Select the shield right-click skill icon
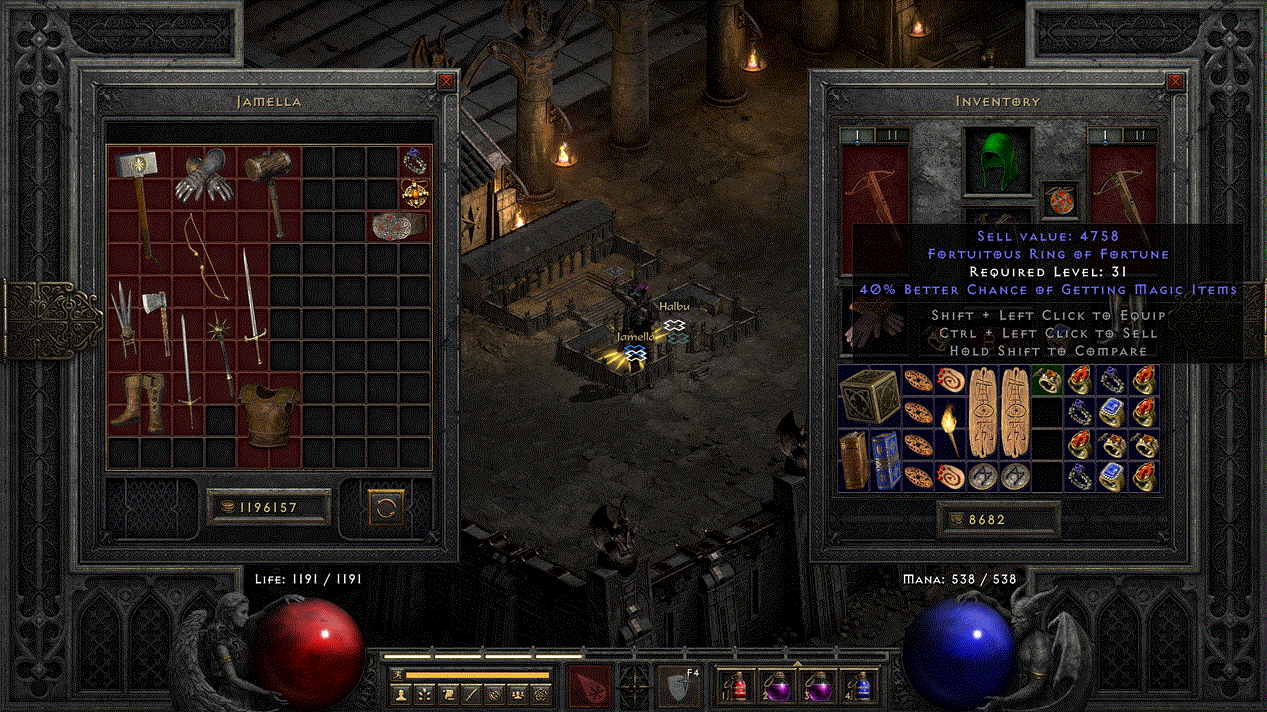The image size is (1267, 712). click(676, 686)
